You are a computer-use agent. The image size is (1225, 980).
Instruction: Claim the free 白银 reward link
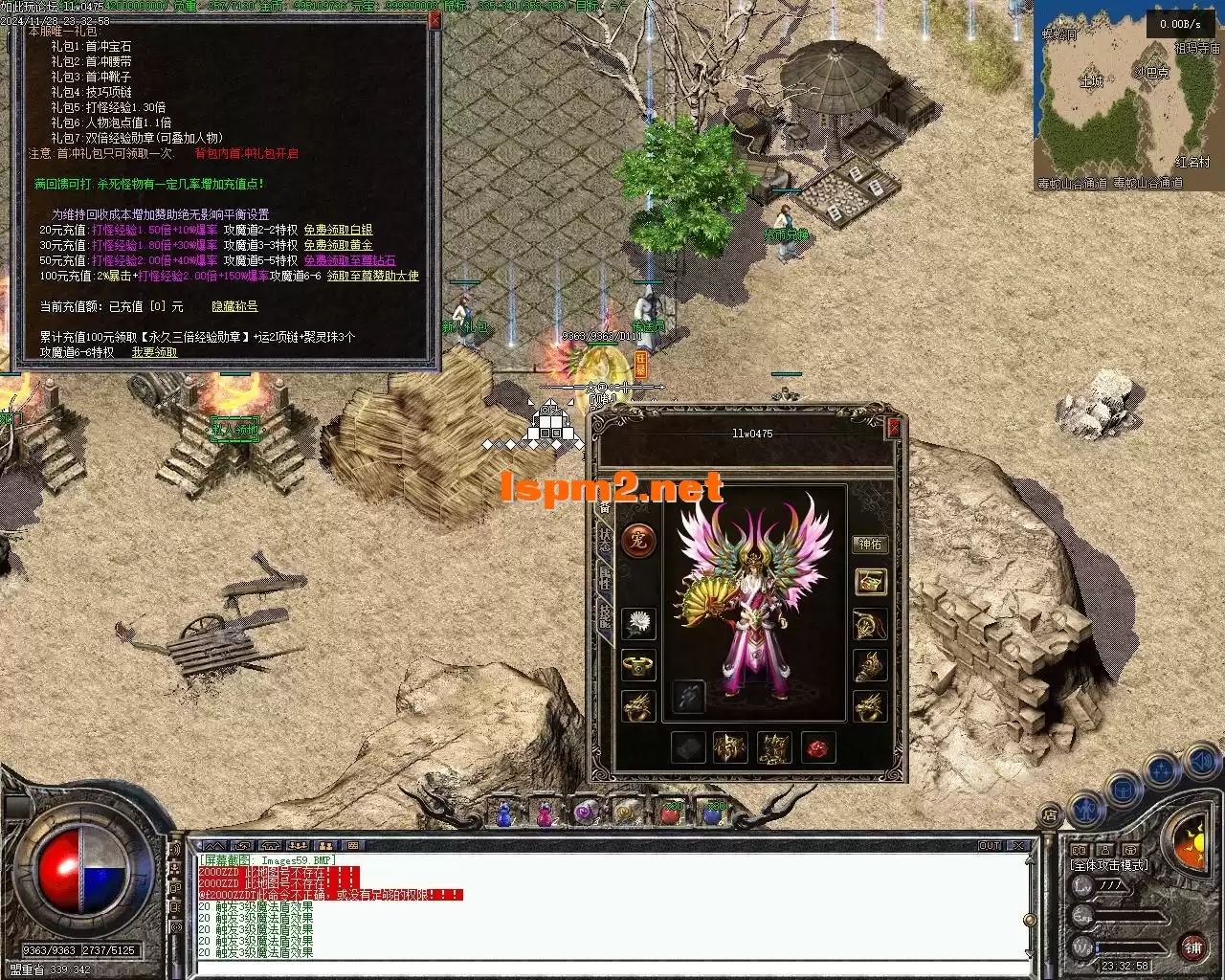click(338, 230)
